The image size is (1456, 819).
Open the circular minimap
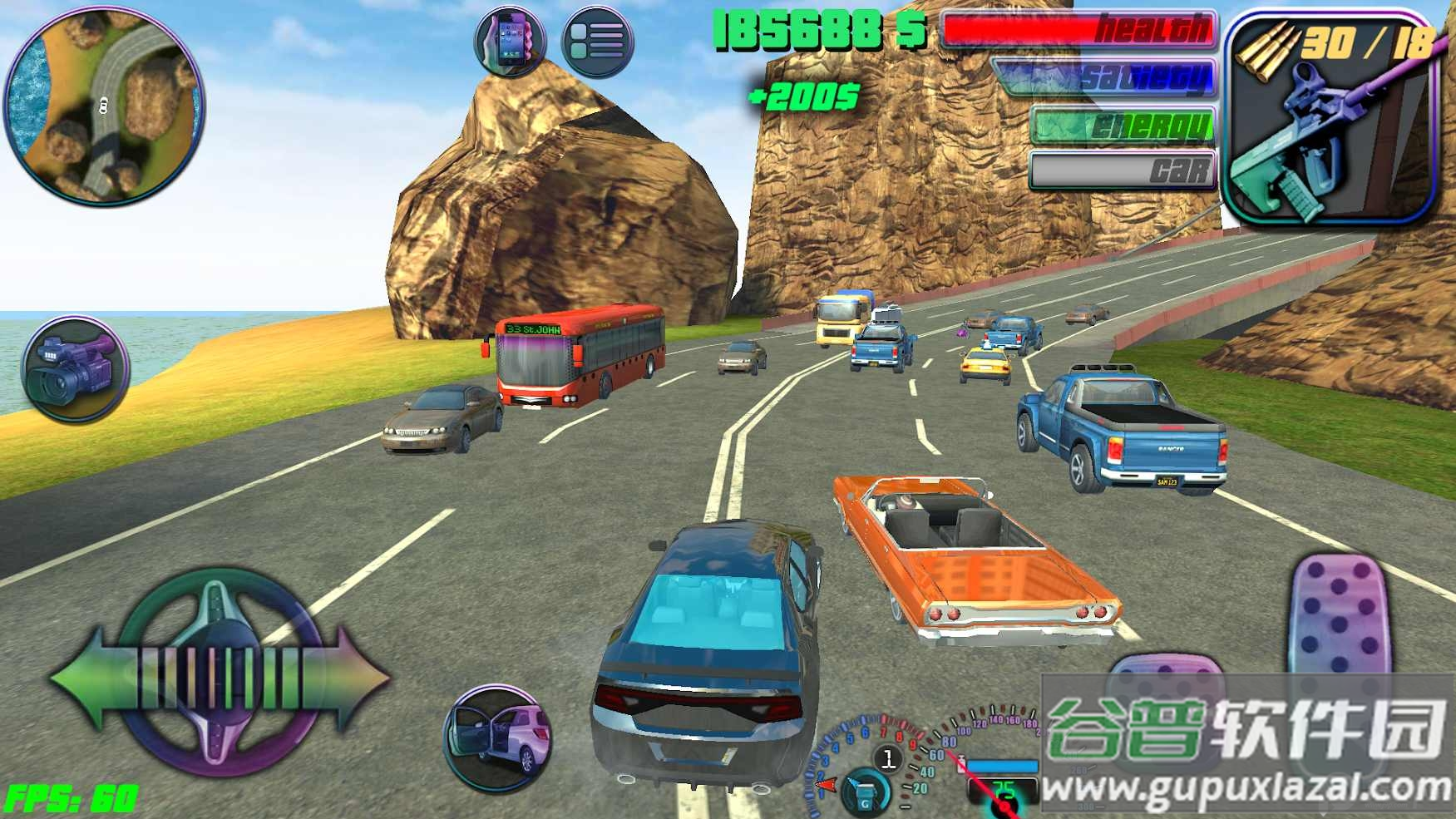point(104,104)
